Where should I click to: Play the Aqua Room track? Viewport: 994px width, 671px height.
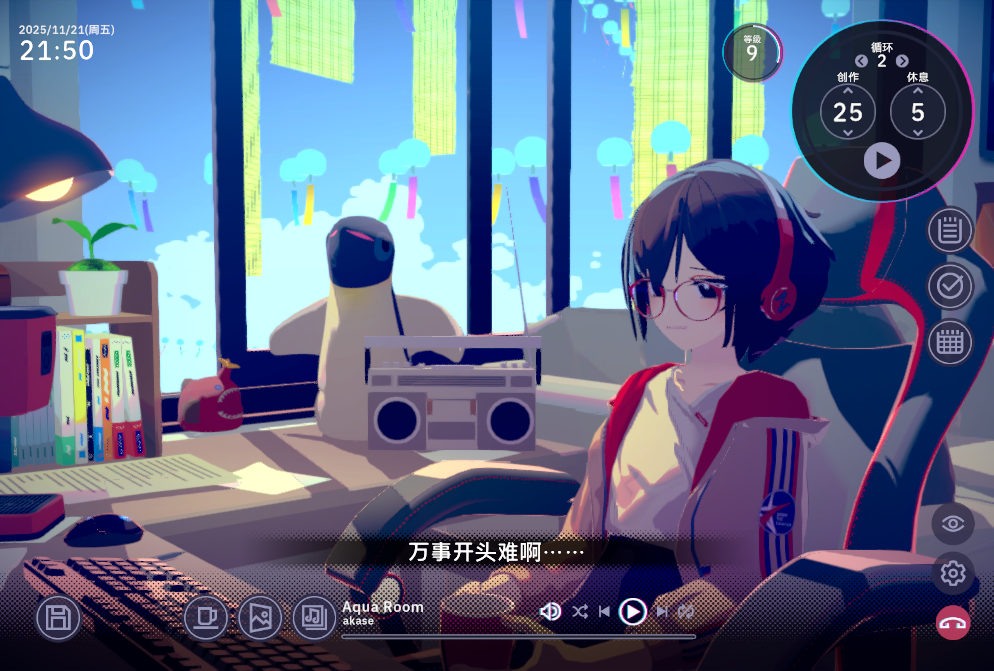point(632,611)
